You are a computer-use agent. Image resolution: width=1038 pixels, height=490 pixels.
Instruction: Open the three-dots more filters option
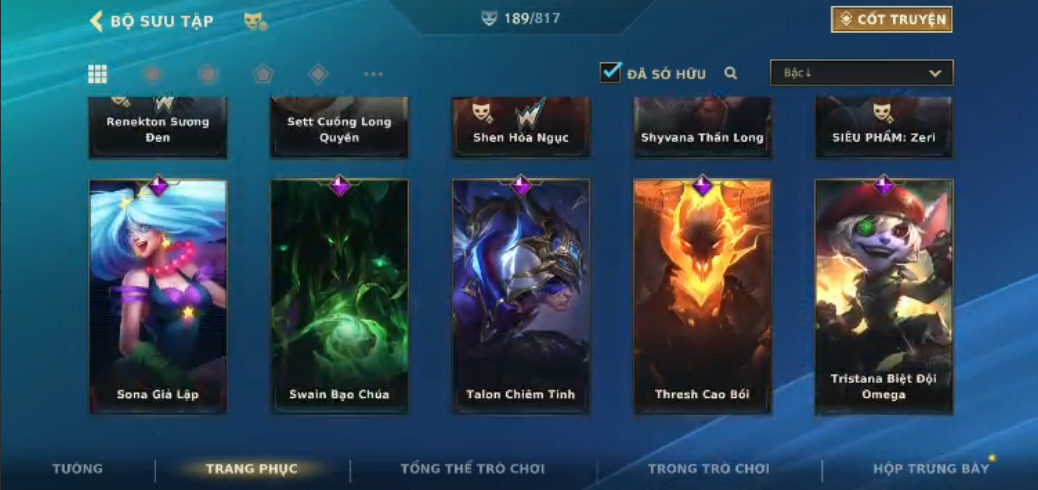(373, 74)
